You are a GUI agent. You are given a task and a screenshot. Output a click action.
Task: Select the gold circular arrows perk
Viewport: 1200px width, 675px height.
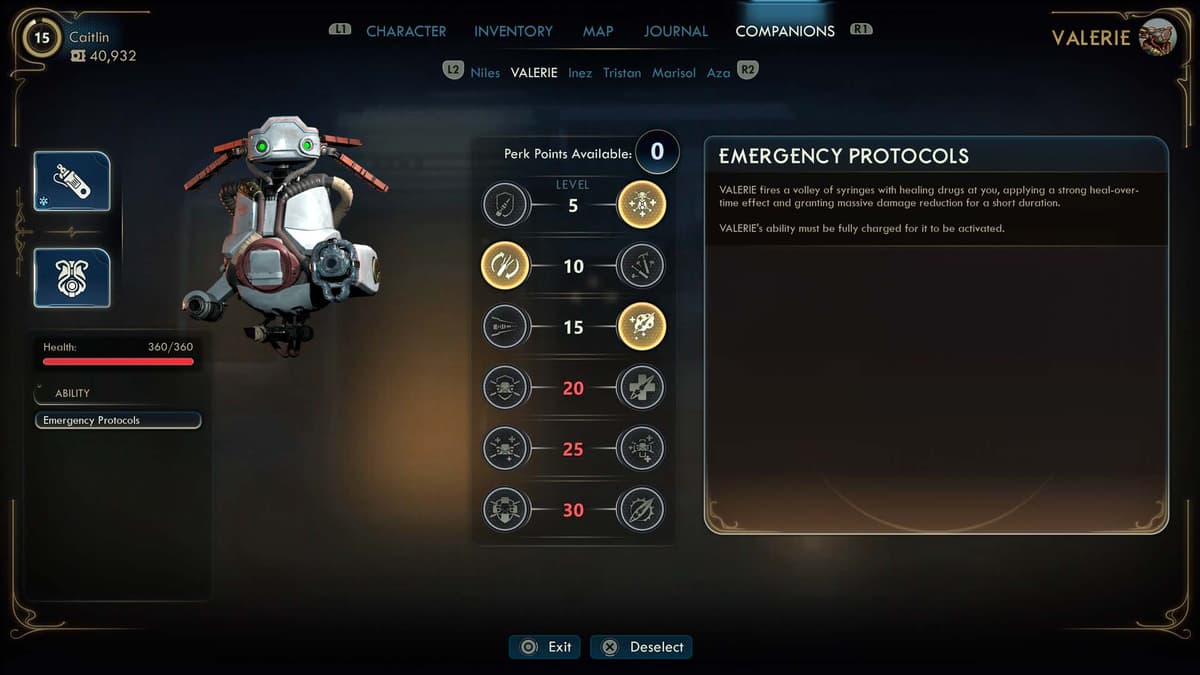pos(505,267)
